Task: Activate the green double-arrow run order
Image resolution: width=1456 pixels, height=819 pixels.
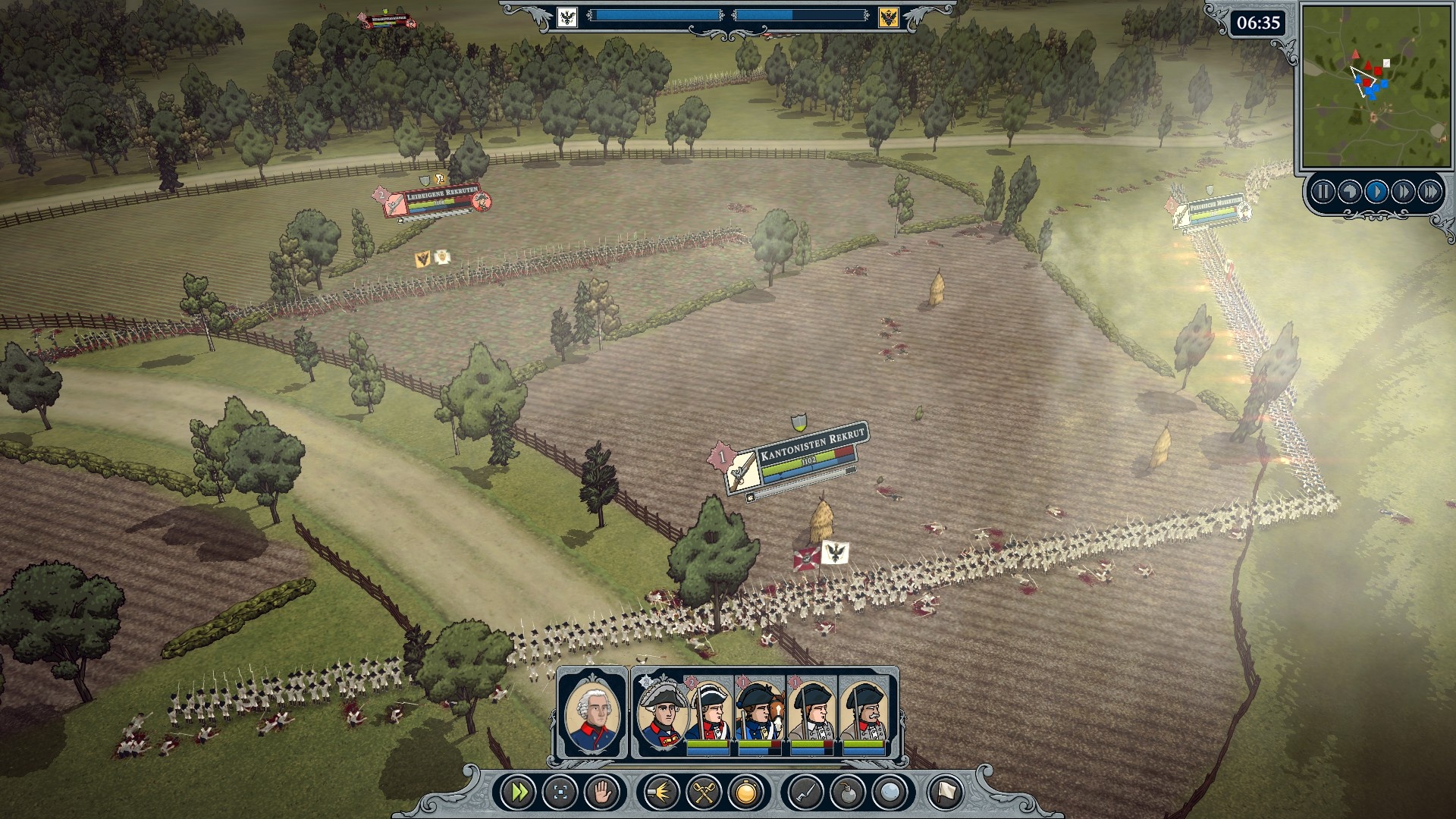Action: (x=520, y=793)
